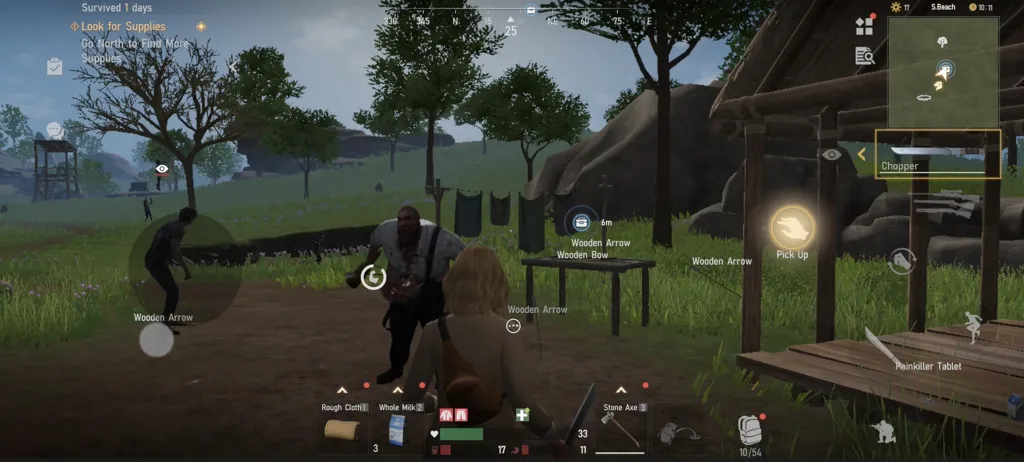Open the clipboard task list
This screenshot has height=462, width=1024.
(x=55, y=67)
